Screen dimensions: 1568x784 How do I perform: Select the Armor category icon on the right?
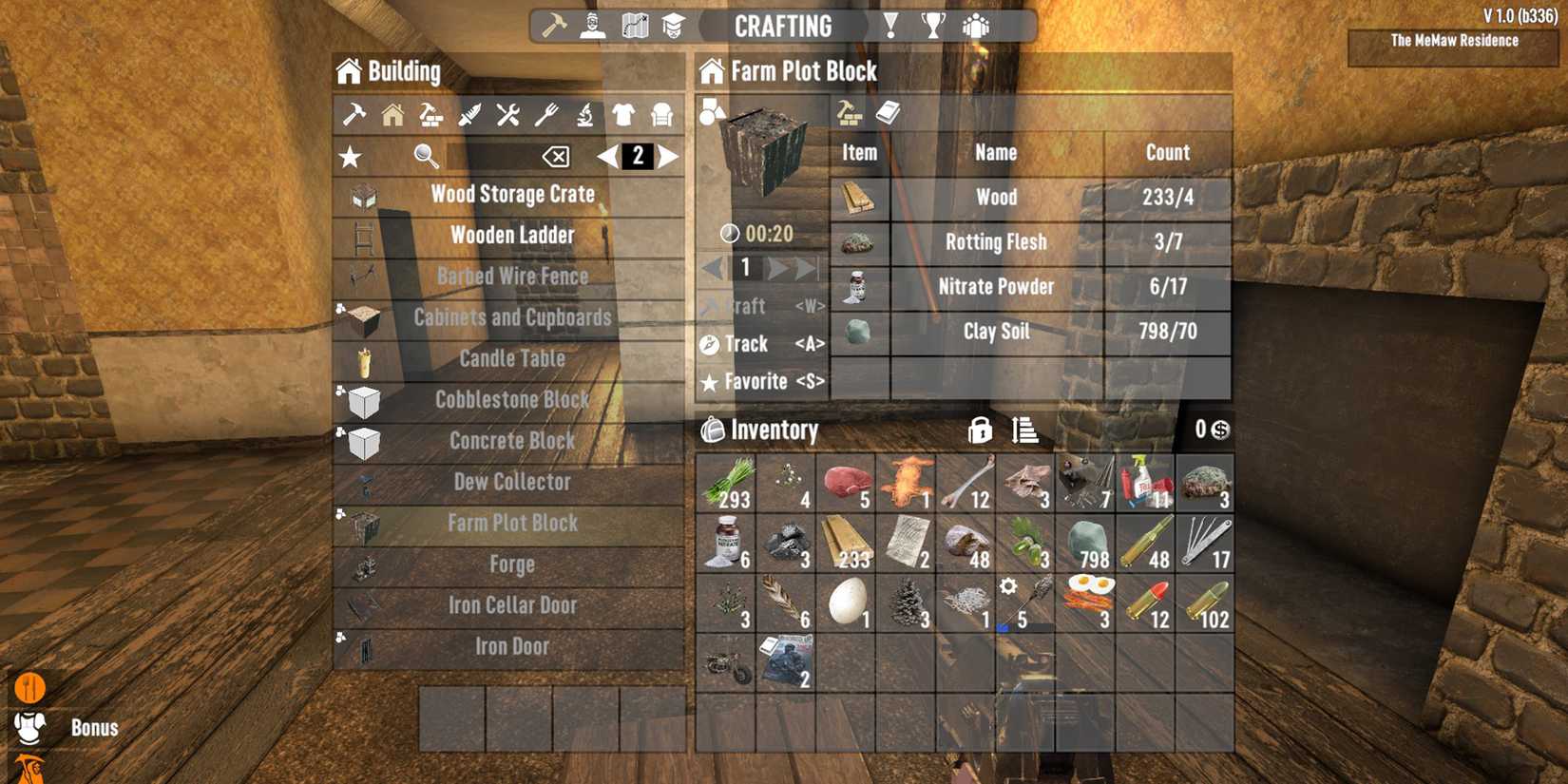pyautogui.click(x=661, y=114)
